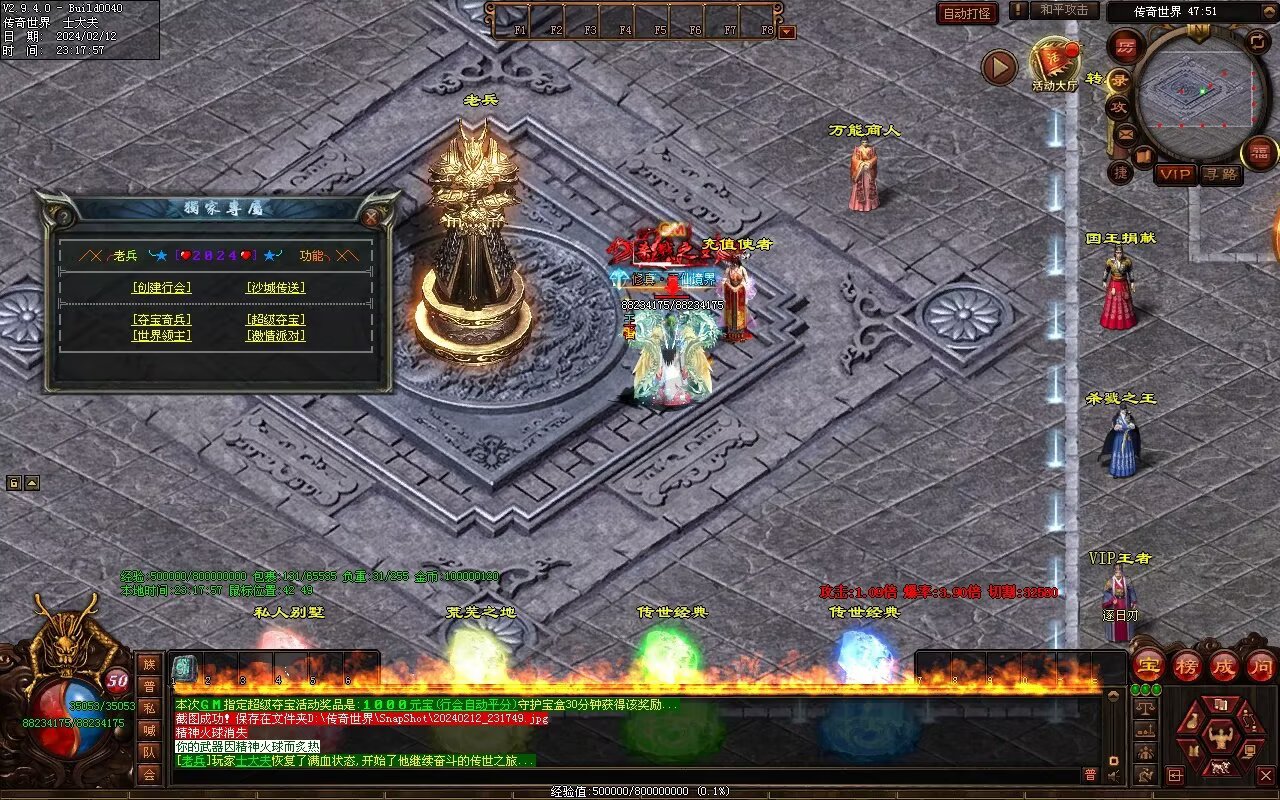Select the 世界领主 option
1280x800 pixels.
click(x=161, y=336)
